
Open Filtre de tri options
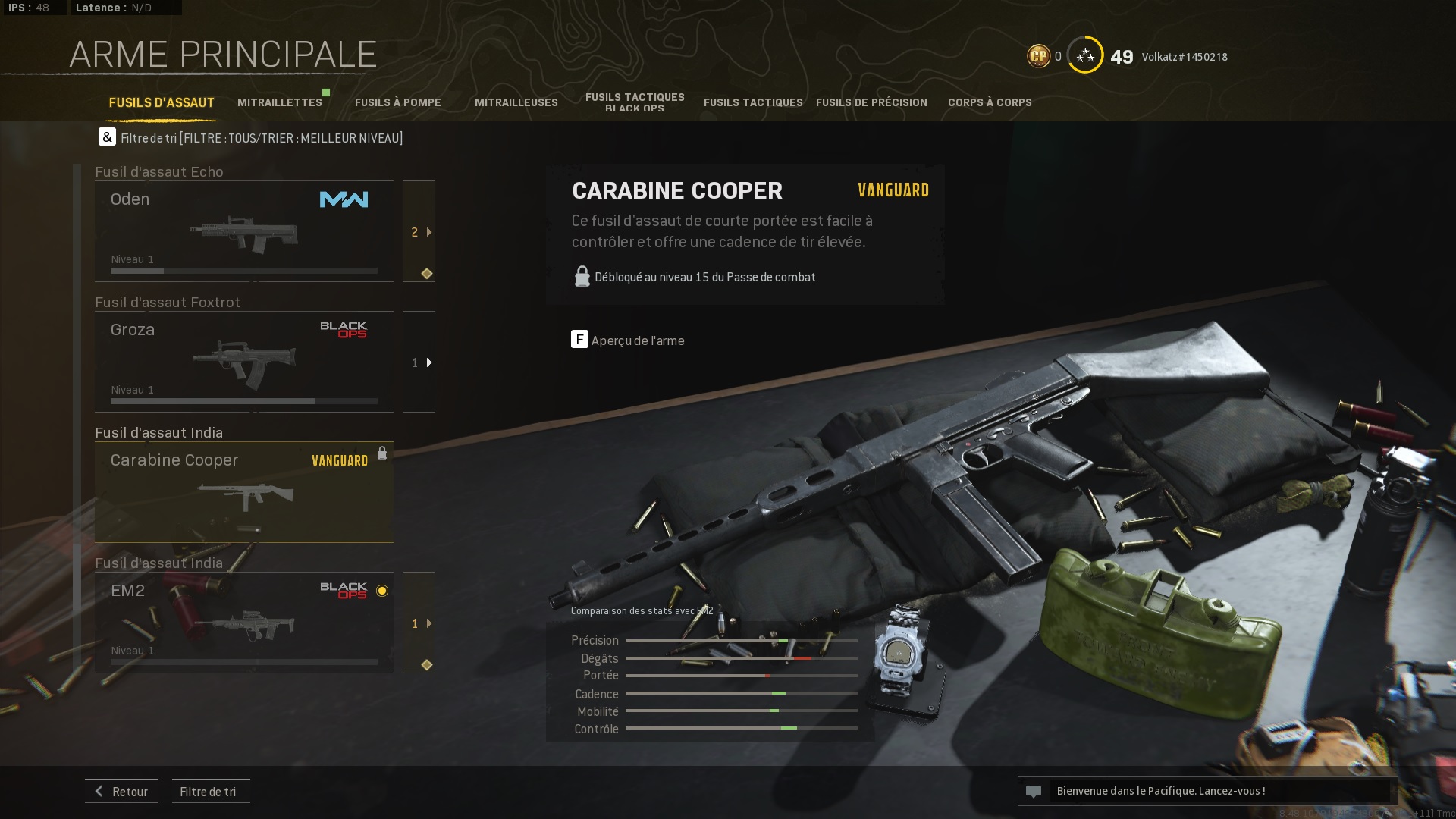pyautogui.click(x=209, y=791)
